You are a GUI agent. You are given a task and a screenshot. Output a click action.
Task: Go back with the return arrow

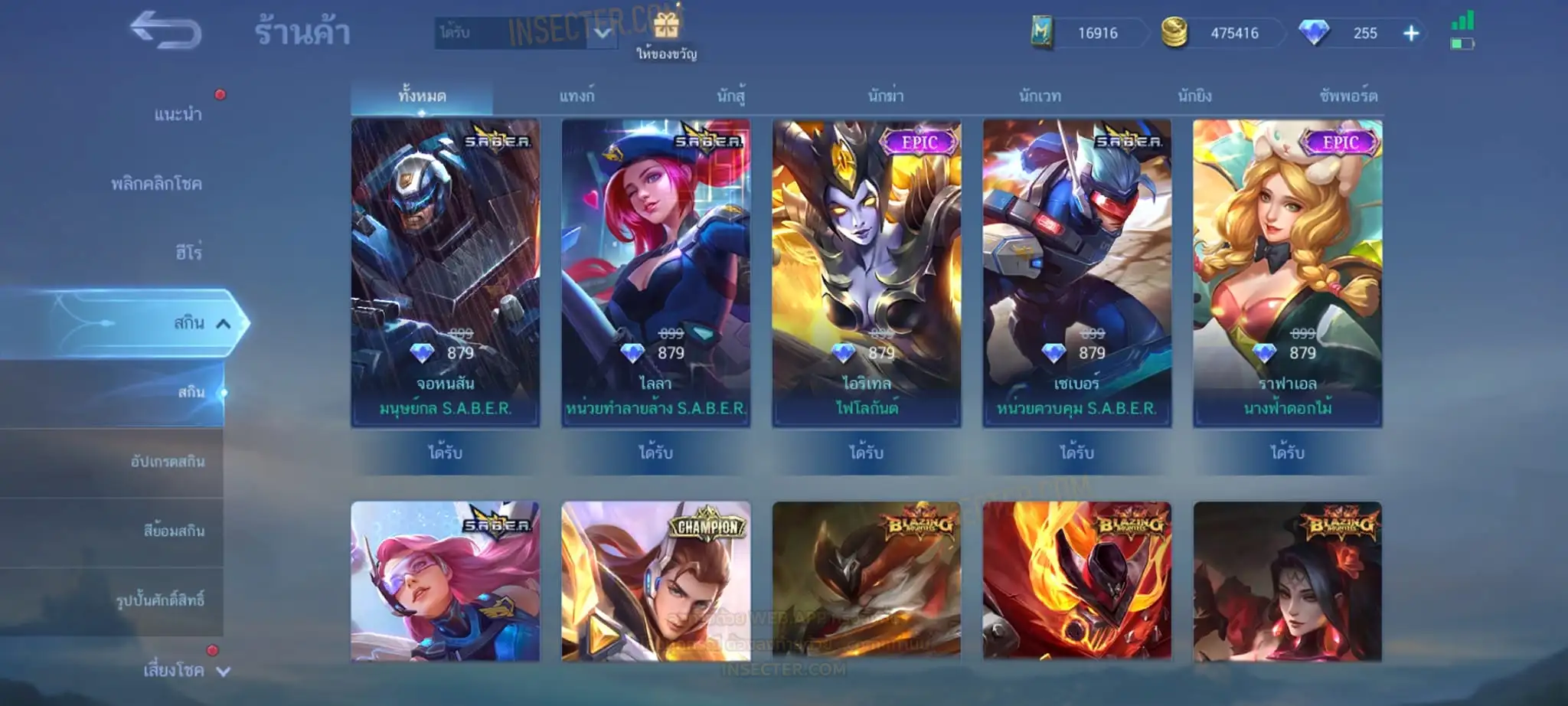(x=165, y=31)
